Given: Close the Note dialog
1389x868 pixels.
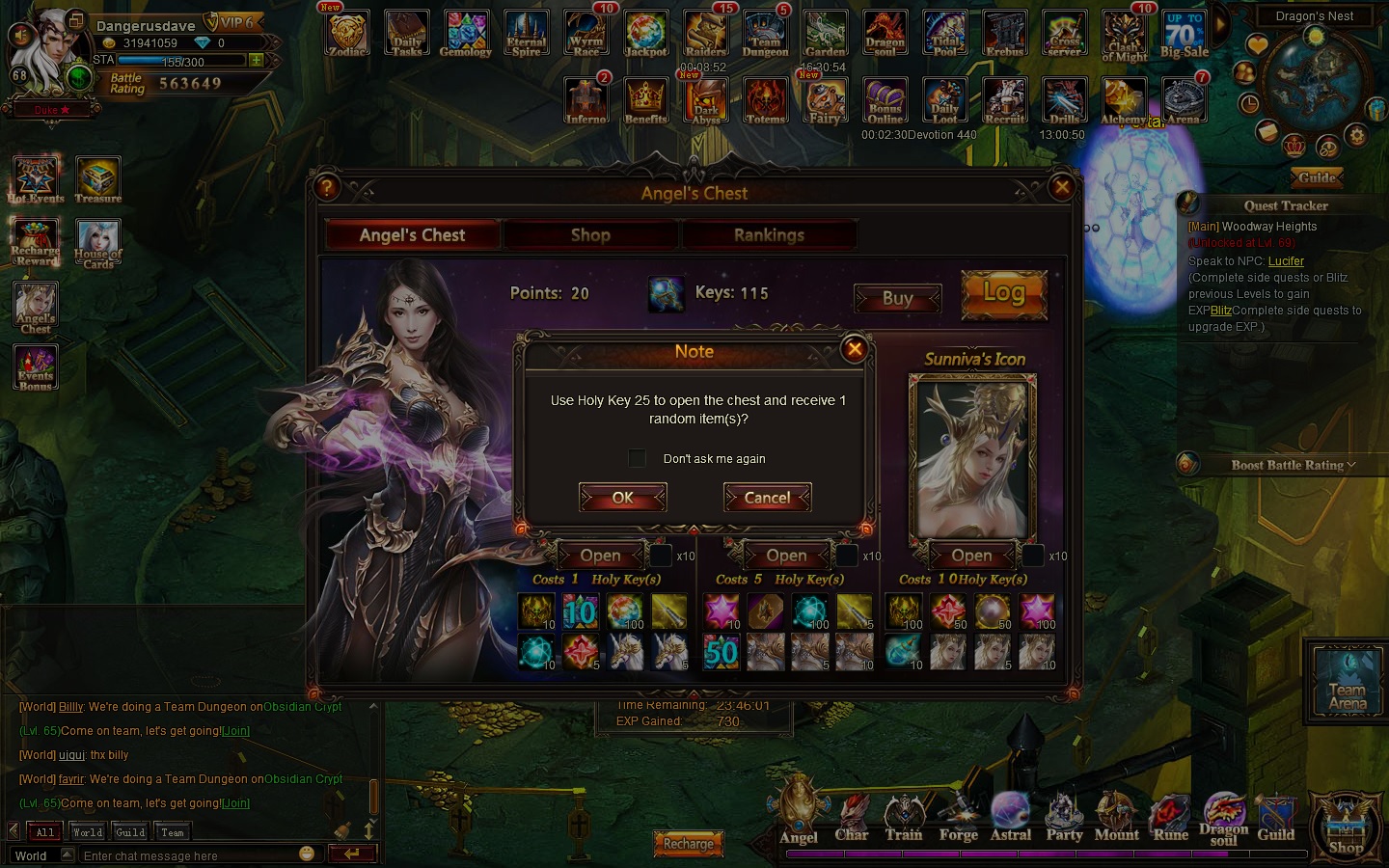Looking at the screenshot, I should pyautogui.click(x=854, y=349).
